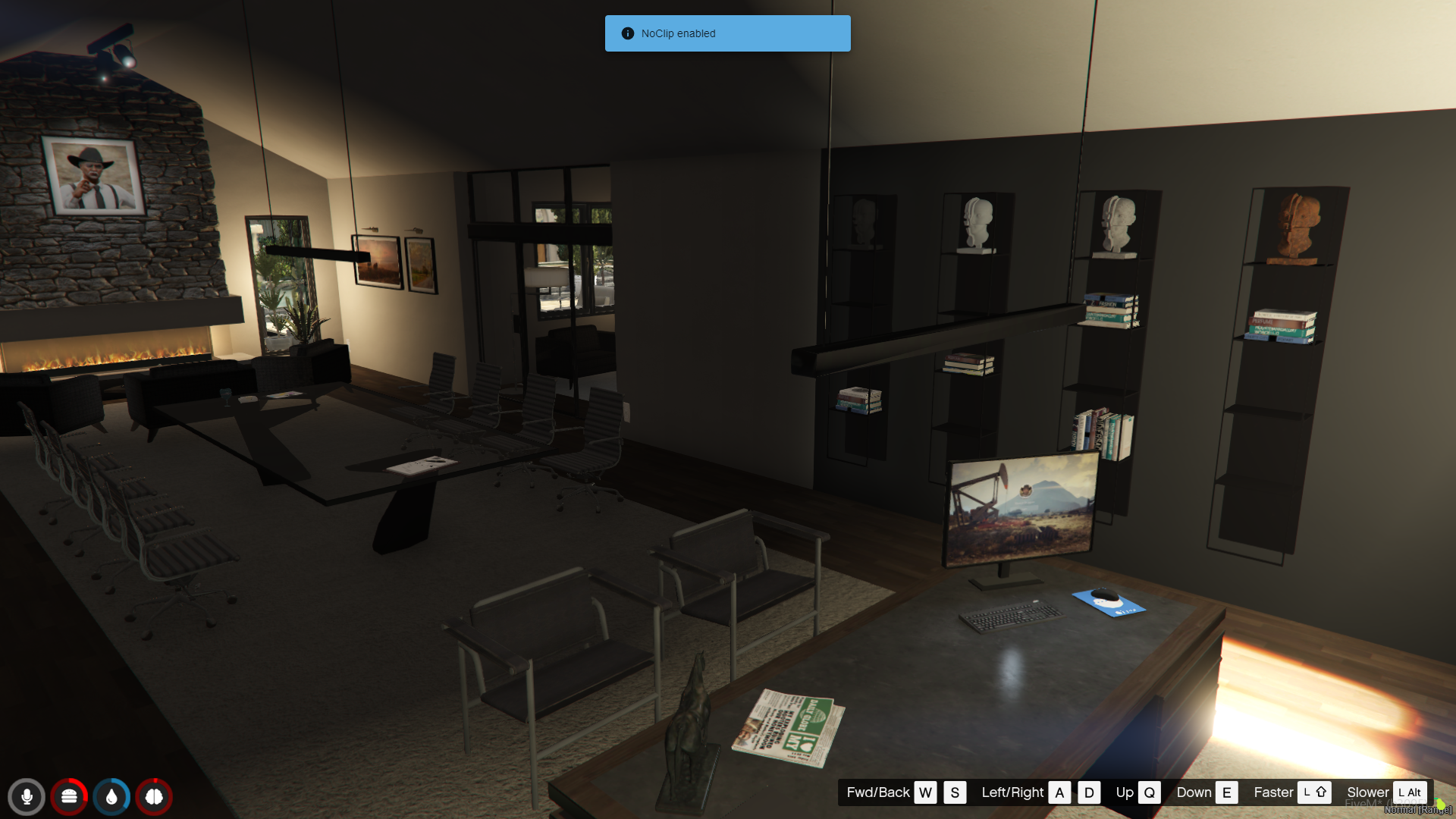Select the burger hunger status icon
The width and height of the screenshot is (1456, 819).
[69, 797]
